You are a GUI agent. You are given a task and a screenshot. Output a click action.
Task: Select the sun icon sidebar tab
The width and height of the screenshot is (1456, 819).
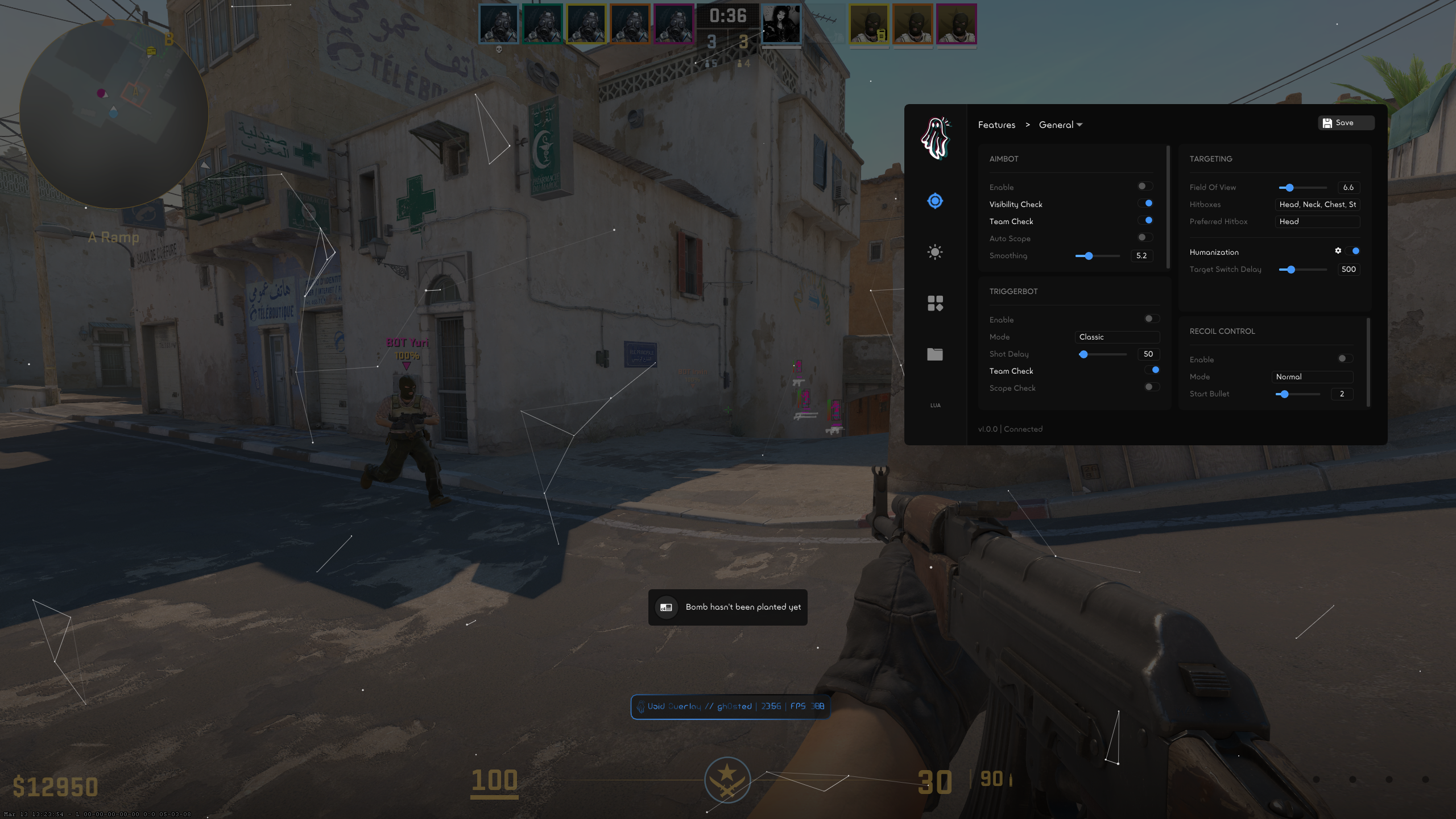coord(935,252)
